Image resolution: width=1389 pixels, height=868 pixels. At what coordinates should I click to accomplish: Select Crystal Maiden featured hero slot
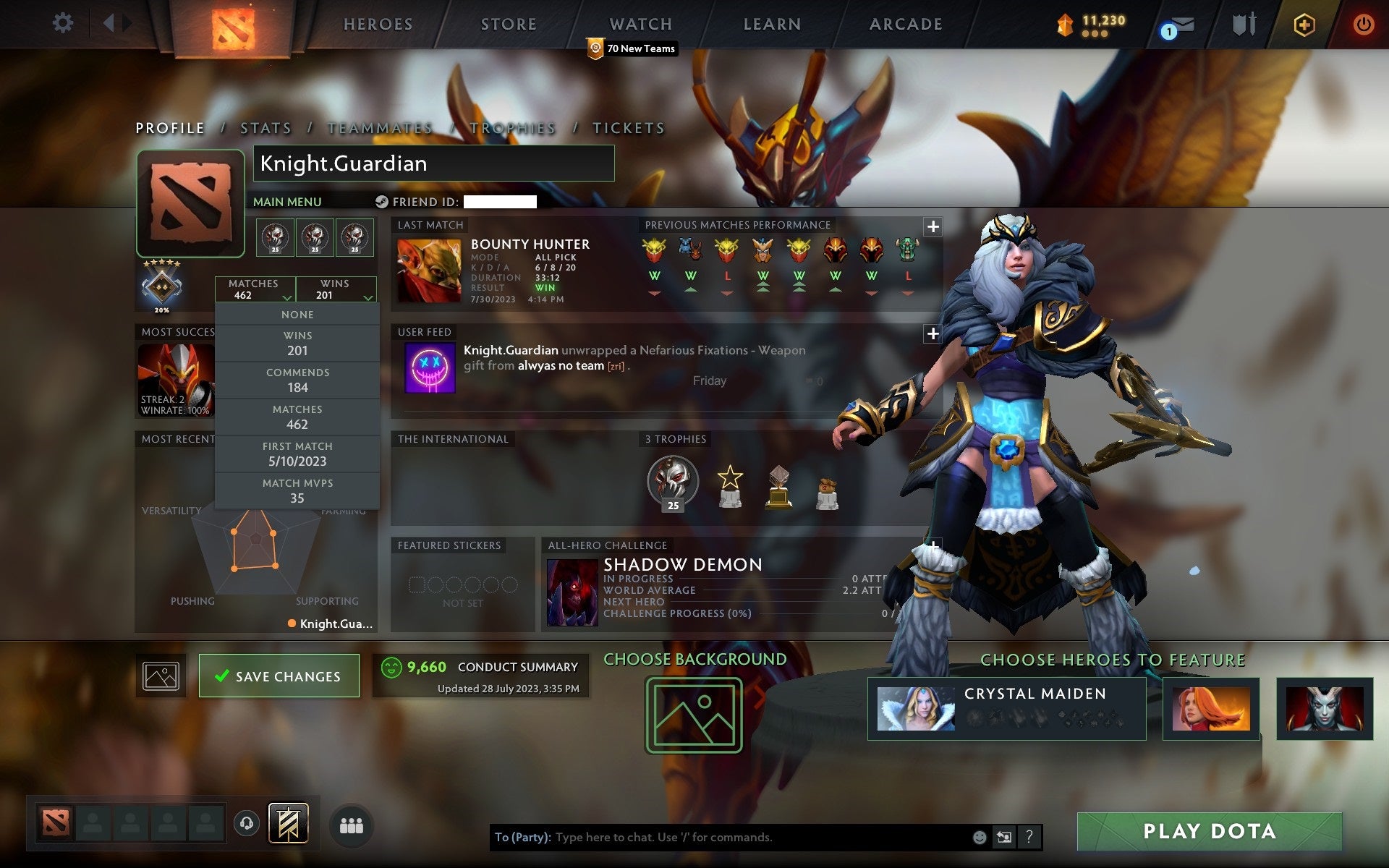pyautogui.click(x=1006, y=709)
